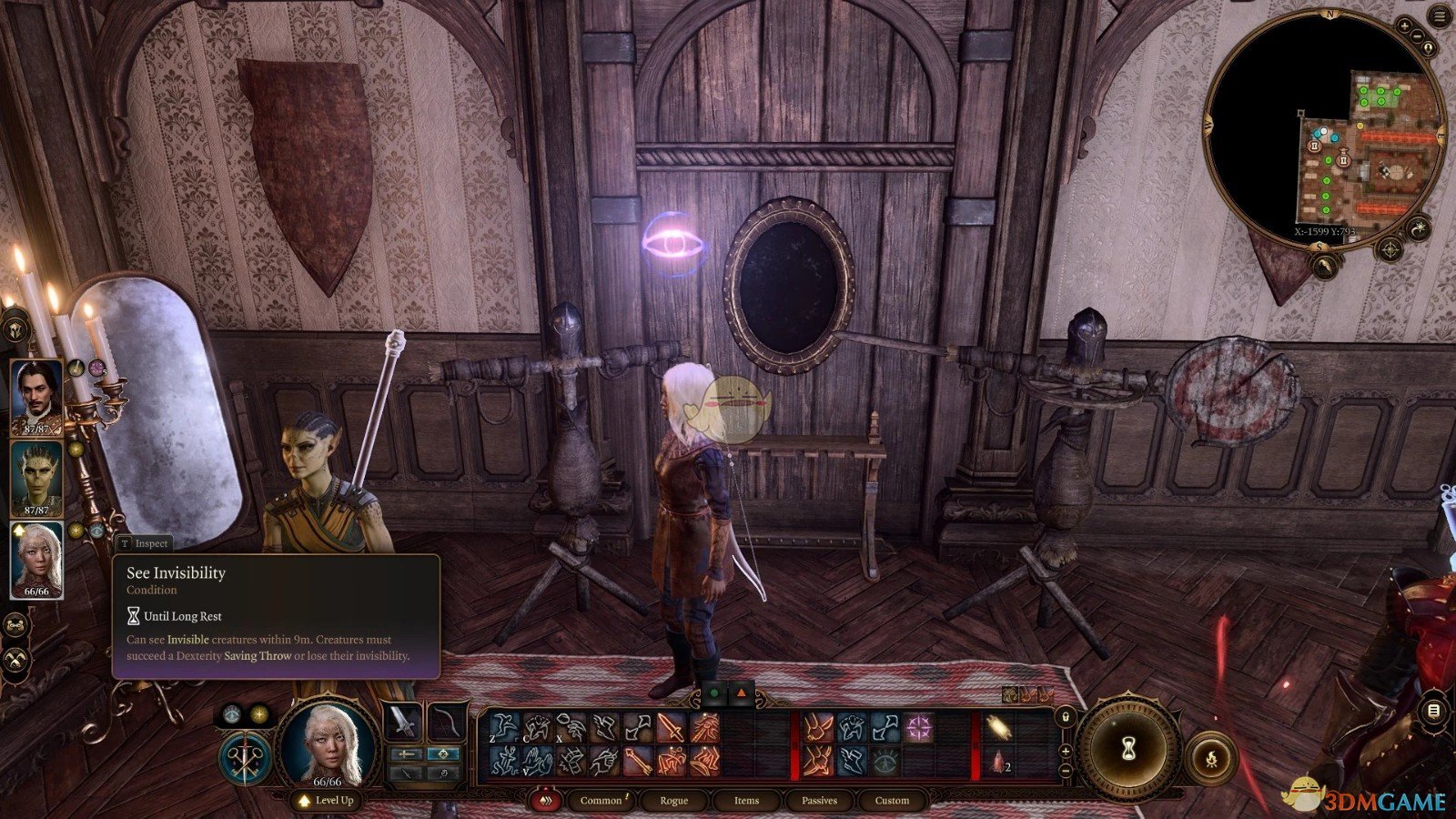Activate the purple starburst spell icon
1456x819 pixels.
[x=918, y=728]
